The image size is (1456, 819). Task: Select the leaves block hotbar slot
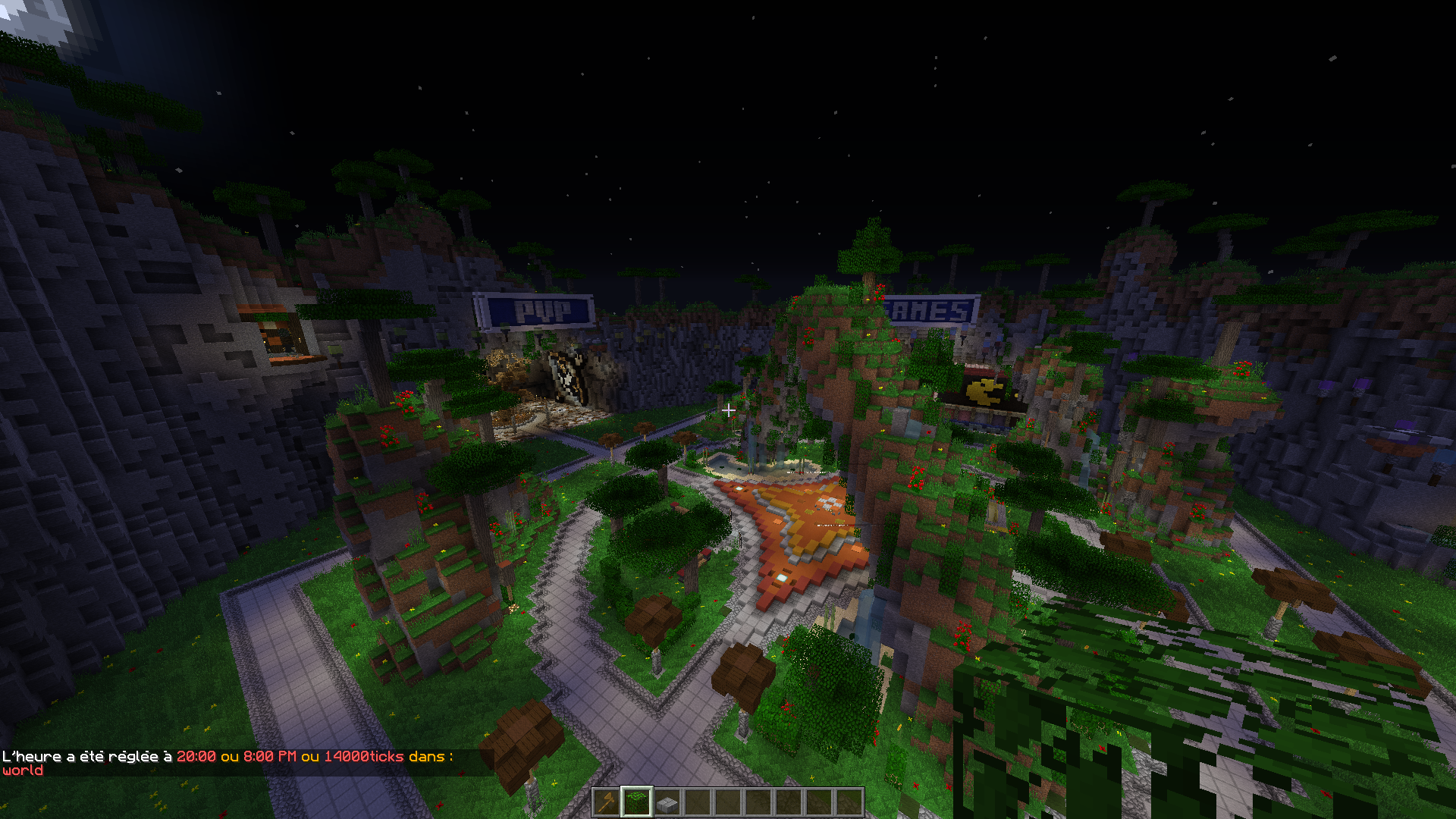pyautogui.click(x=637, y=802)
